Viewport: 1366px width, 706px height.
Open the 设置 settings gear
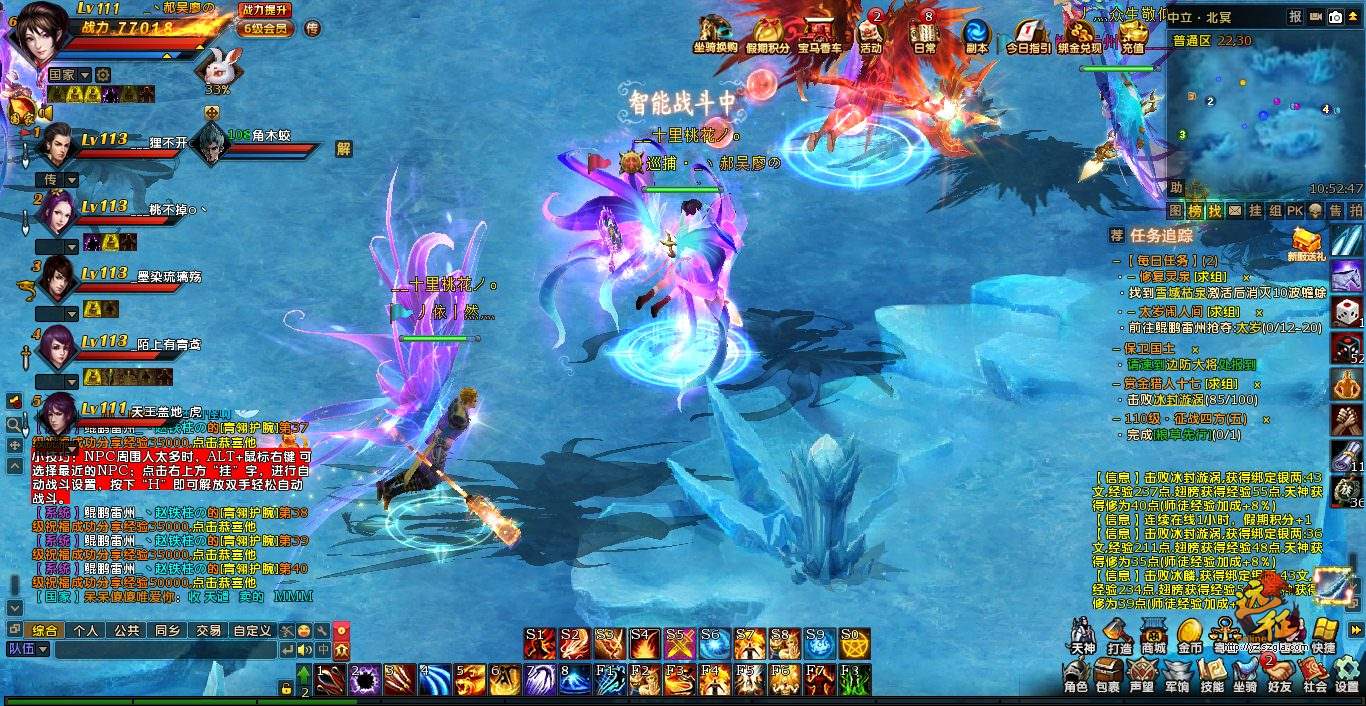click(1347, 677)
